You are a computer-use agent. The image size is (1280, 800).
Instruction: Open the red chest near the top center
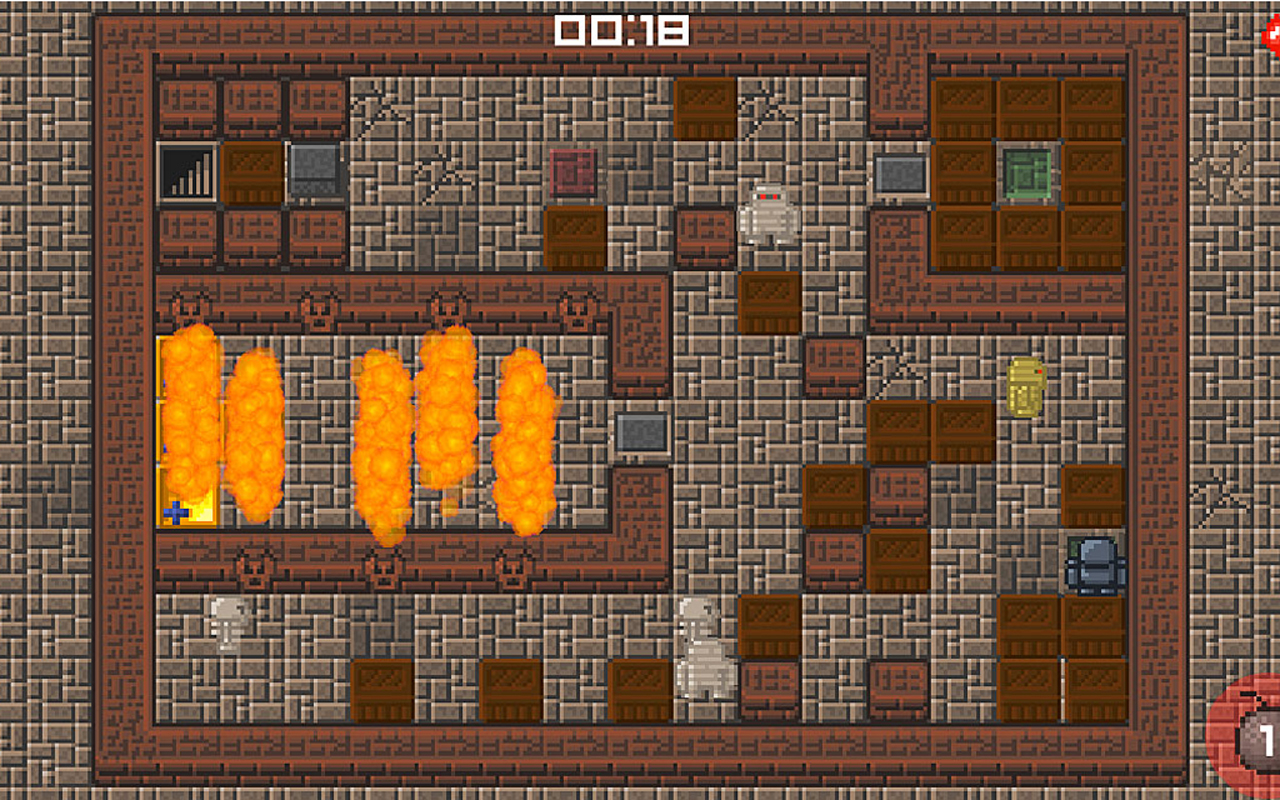point(575,172)
